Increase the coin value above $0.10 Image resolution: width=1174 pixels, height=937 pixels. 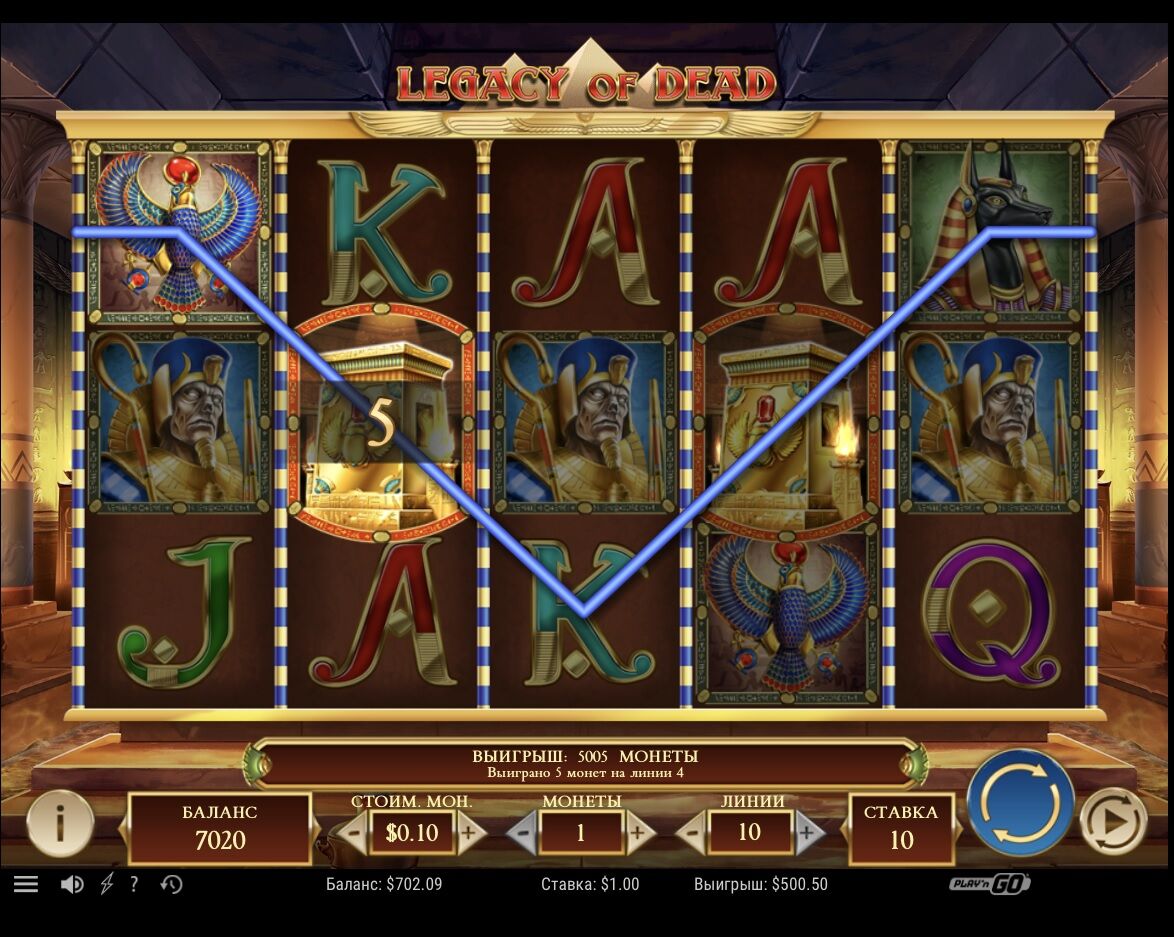click(468, 832)
